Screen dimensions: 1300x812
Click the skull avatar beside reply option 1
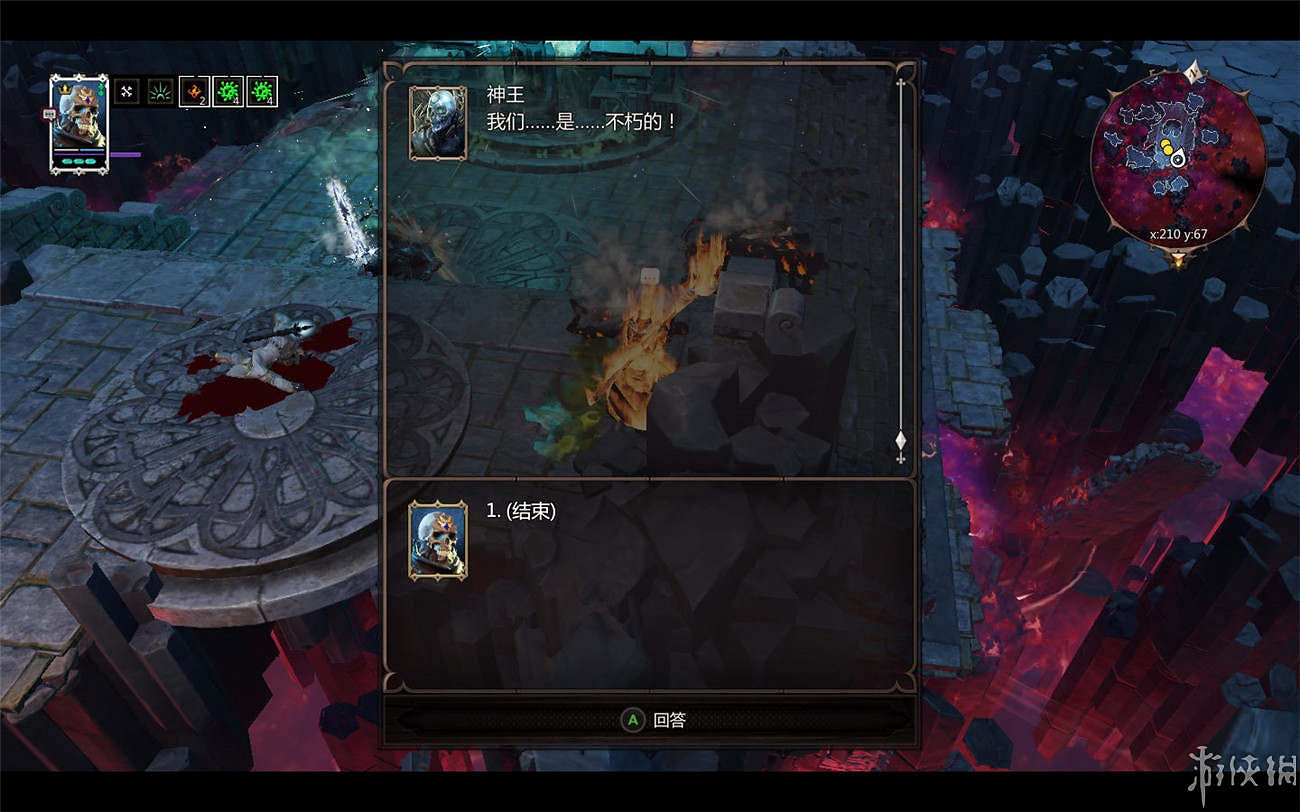[437, 539]
